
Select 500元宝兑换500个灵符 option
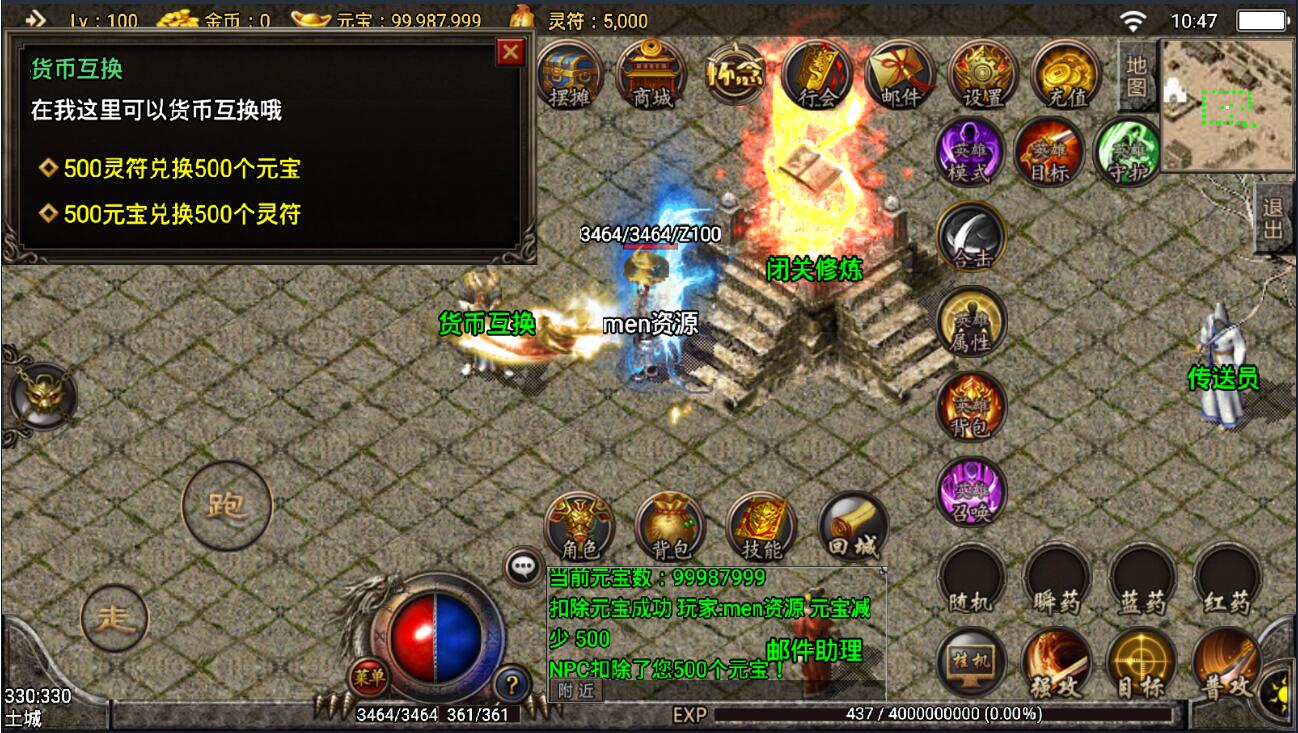click(x=181, y=213)
